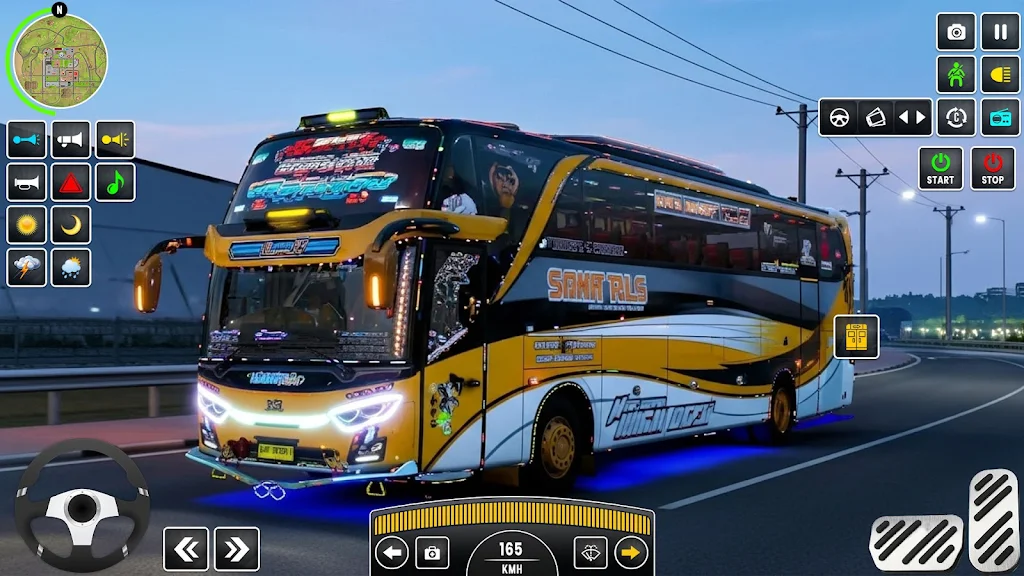
Task: Switch to daytime with the sun icon
Action: coord(27,225)
